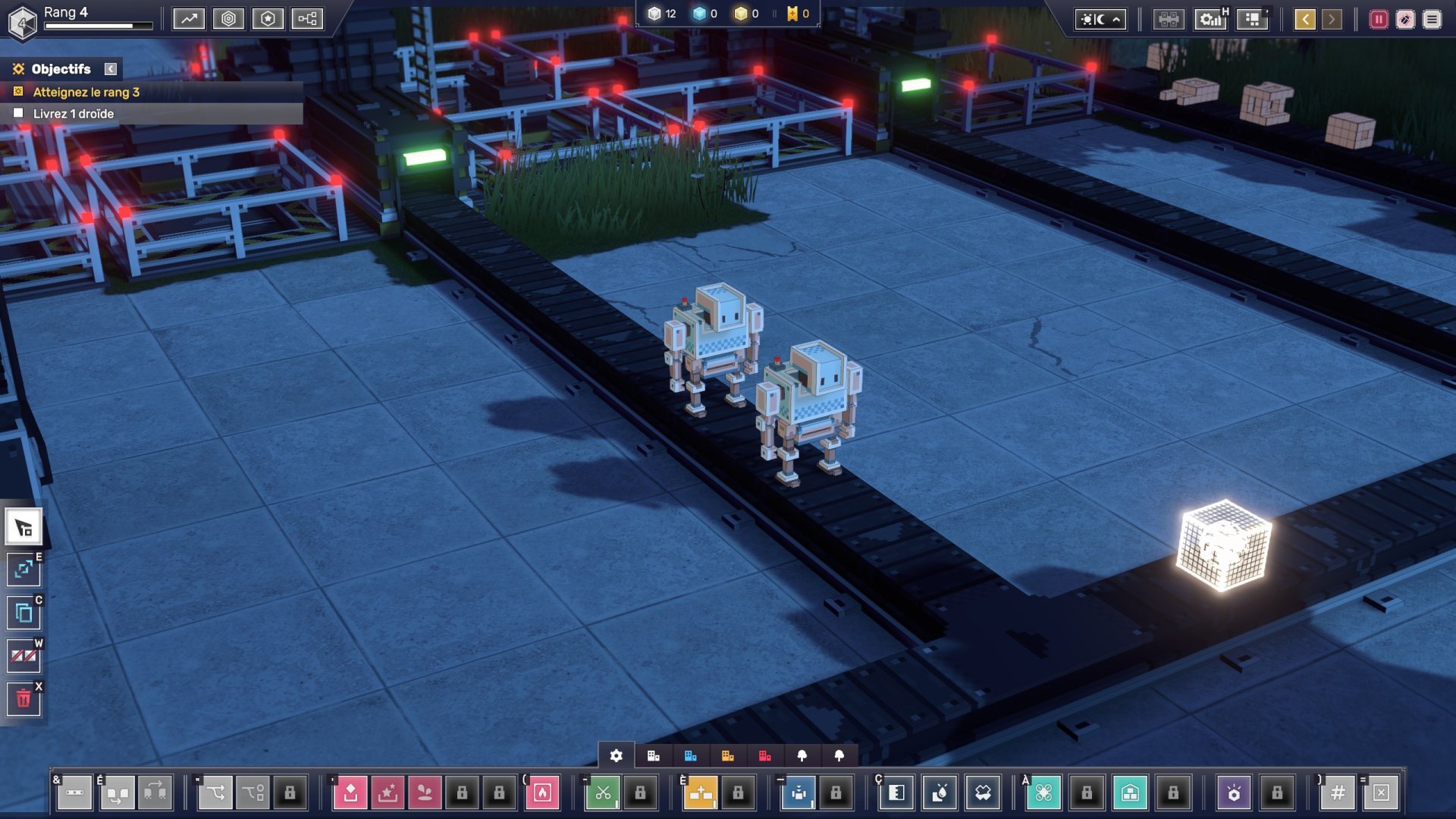Select the teal drone build tool

1043,792
